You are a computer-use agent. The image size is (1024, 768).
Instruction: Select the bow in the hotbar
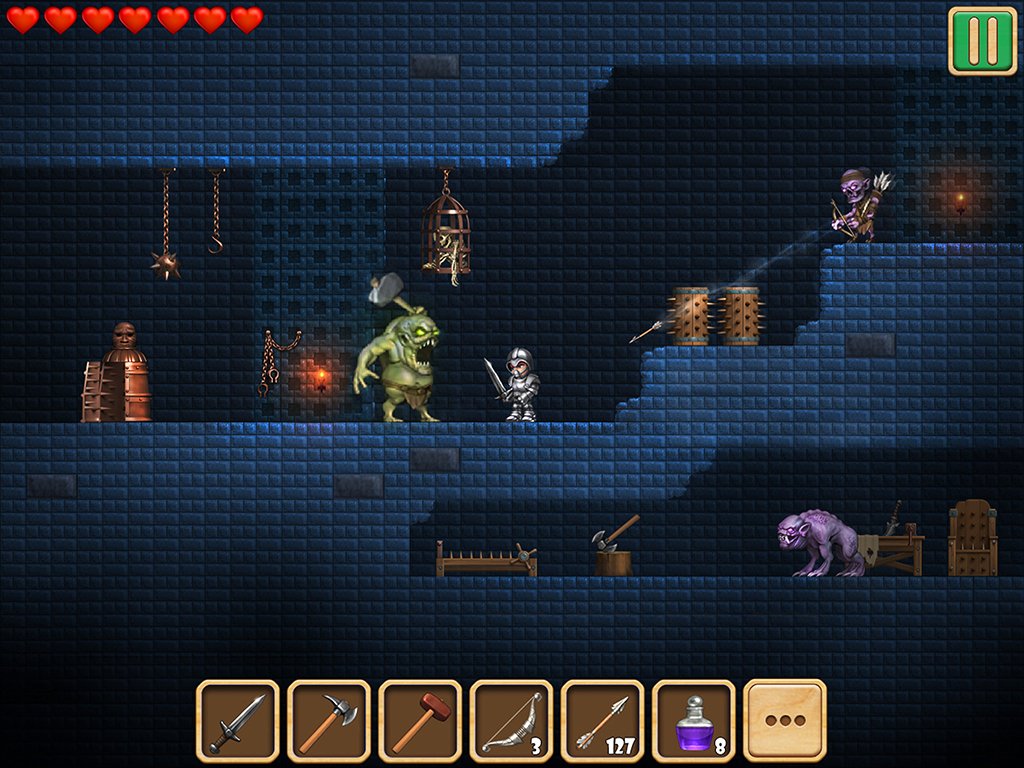[511, 720]
